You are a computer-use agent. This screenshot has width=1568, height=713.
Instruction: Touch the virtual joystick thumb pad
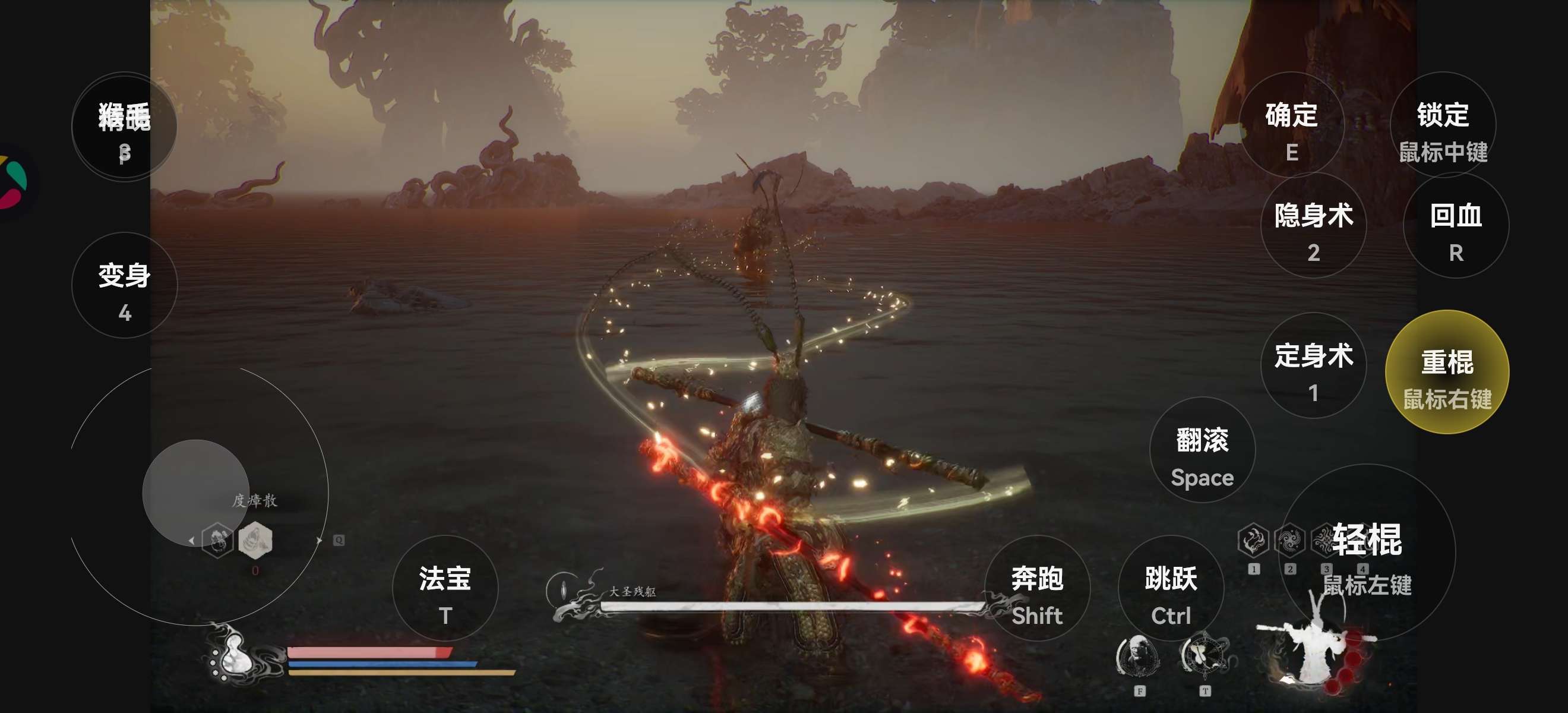tap(195, 493)
